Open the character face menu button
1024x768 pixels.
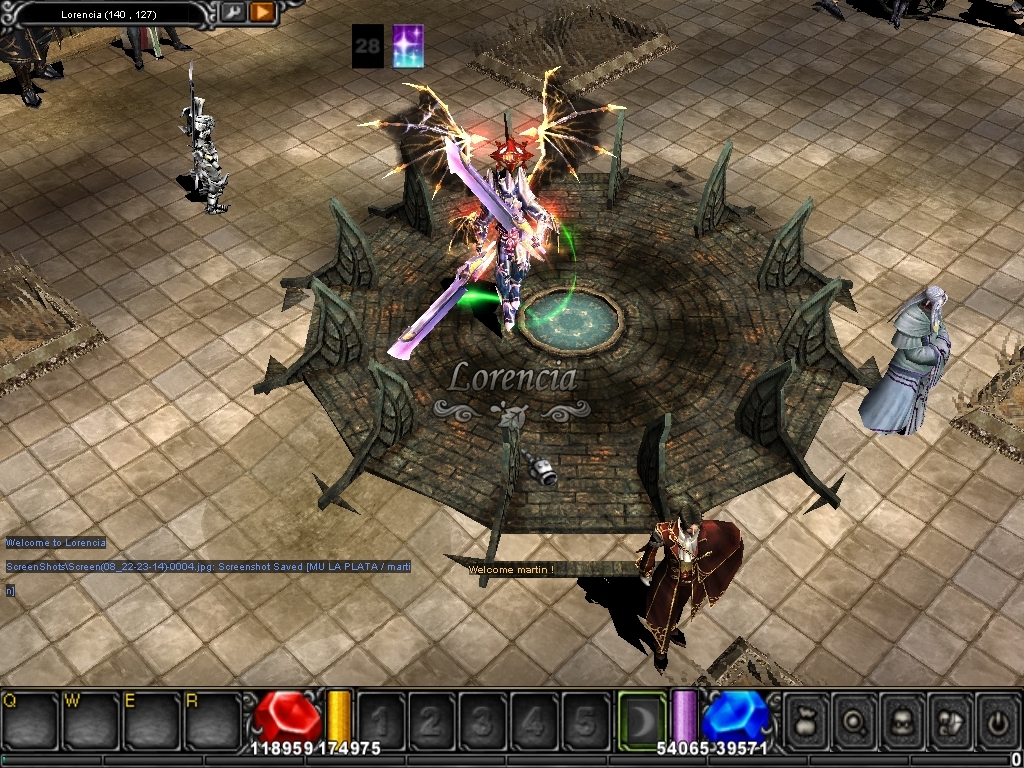click(x=904, y=719)
